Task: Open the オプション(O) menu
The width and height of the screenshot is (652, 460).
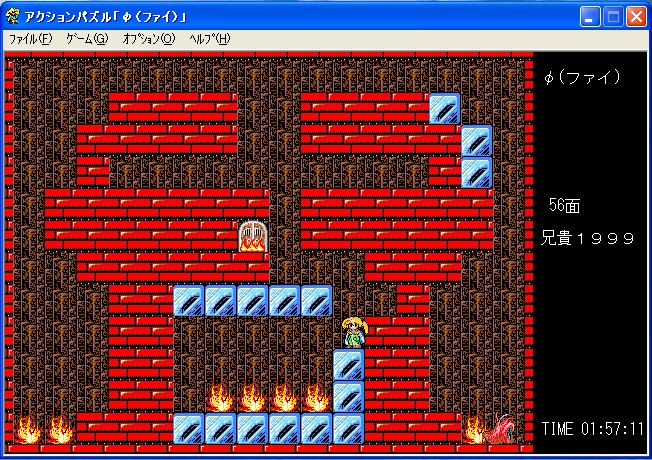Action: [148, 39]
